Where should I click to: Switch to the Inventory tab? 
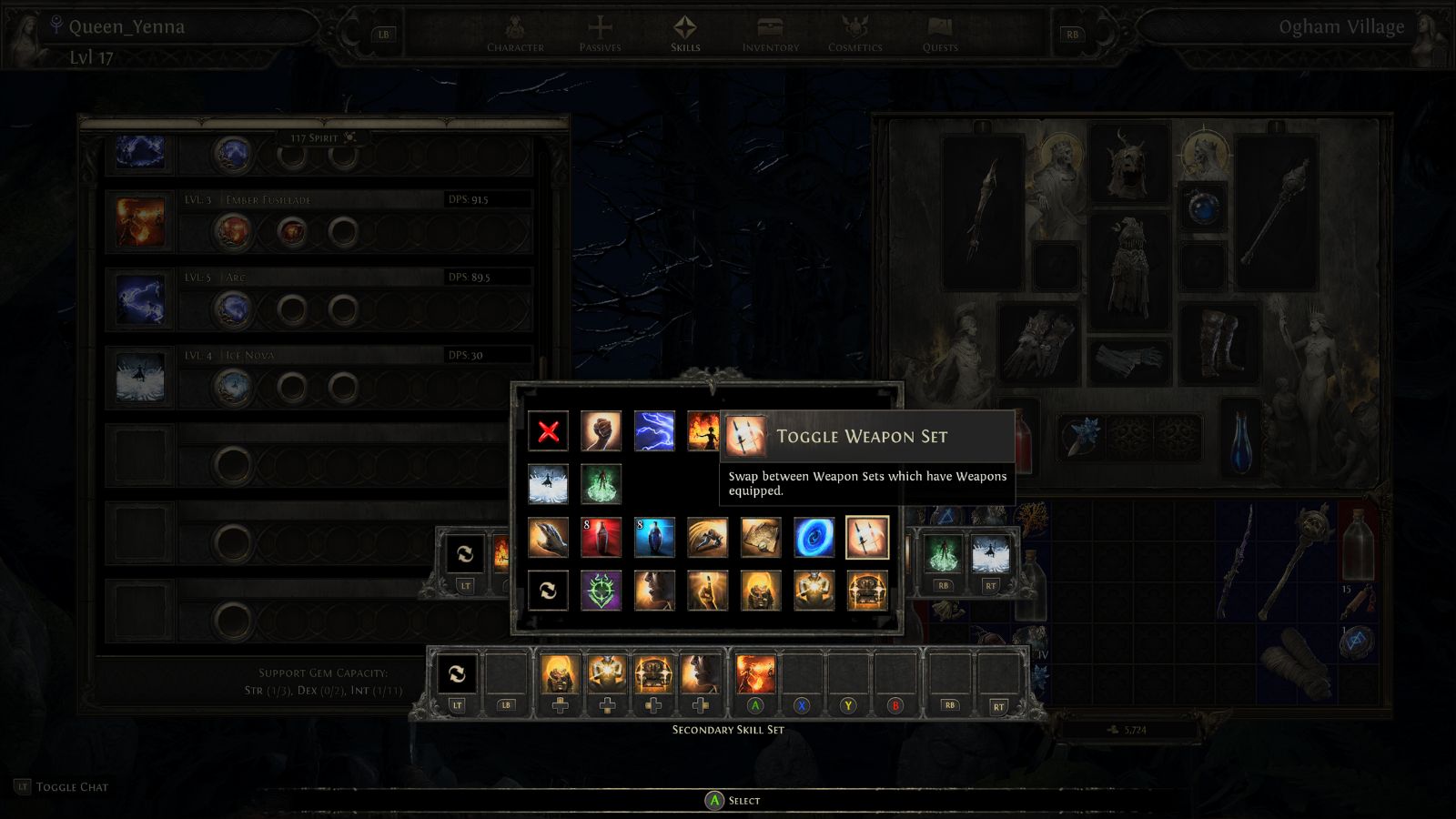(x=769, y=36)
